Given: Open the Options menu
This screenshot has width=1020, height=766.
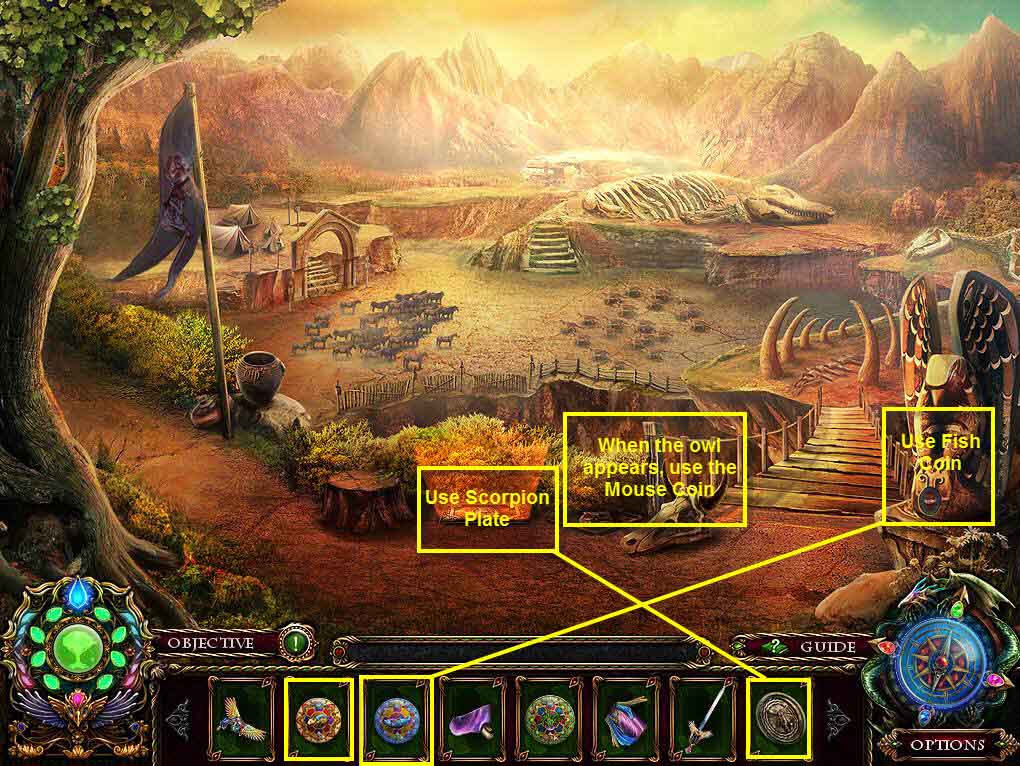Looking at the screenshot, I should [x=947, y=744].
